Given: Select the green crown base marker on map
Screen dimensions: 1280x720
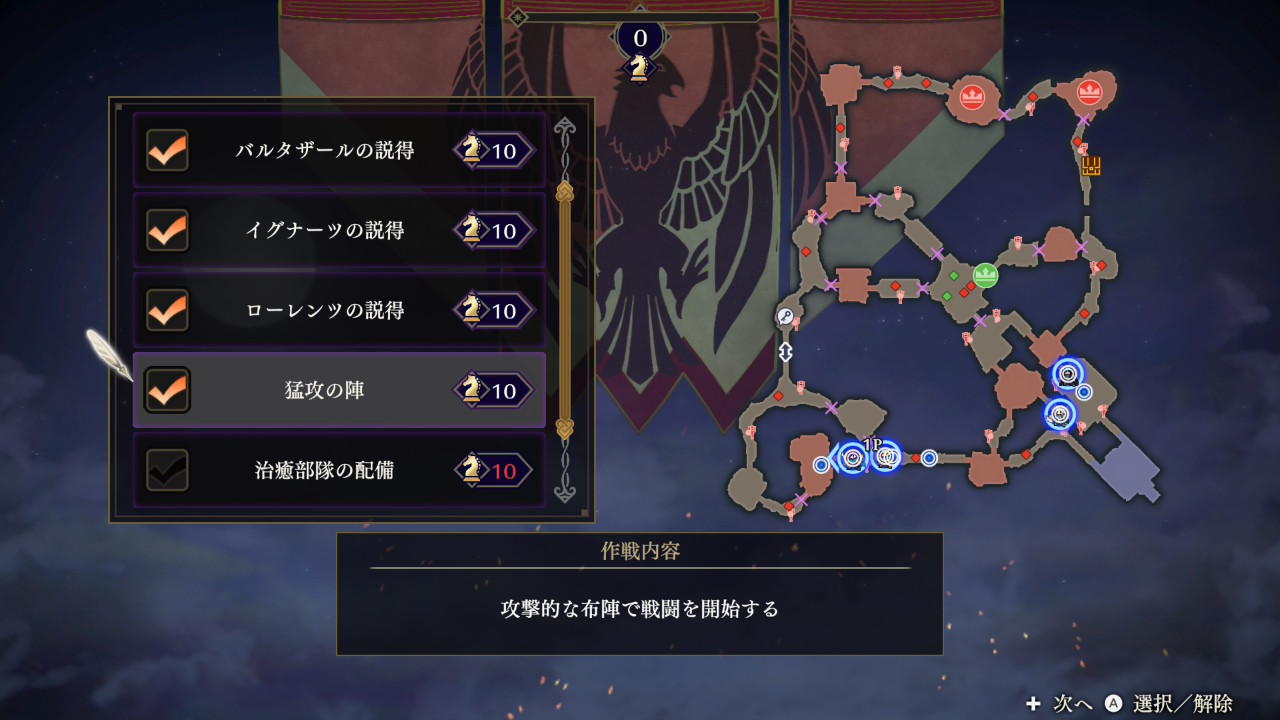Looking at the screenshot, I should pos(986,275).
